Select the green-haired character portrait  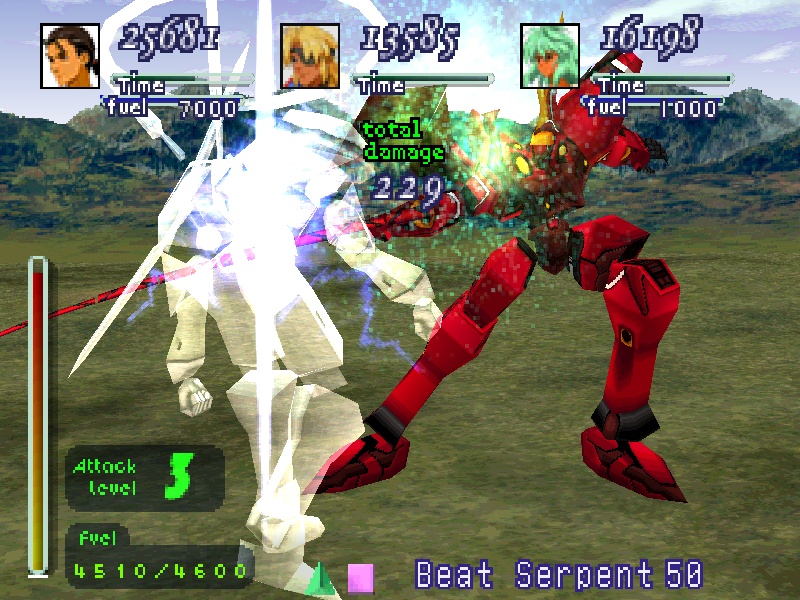point(551,56)
